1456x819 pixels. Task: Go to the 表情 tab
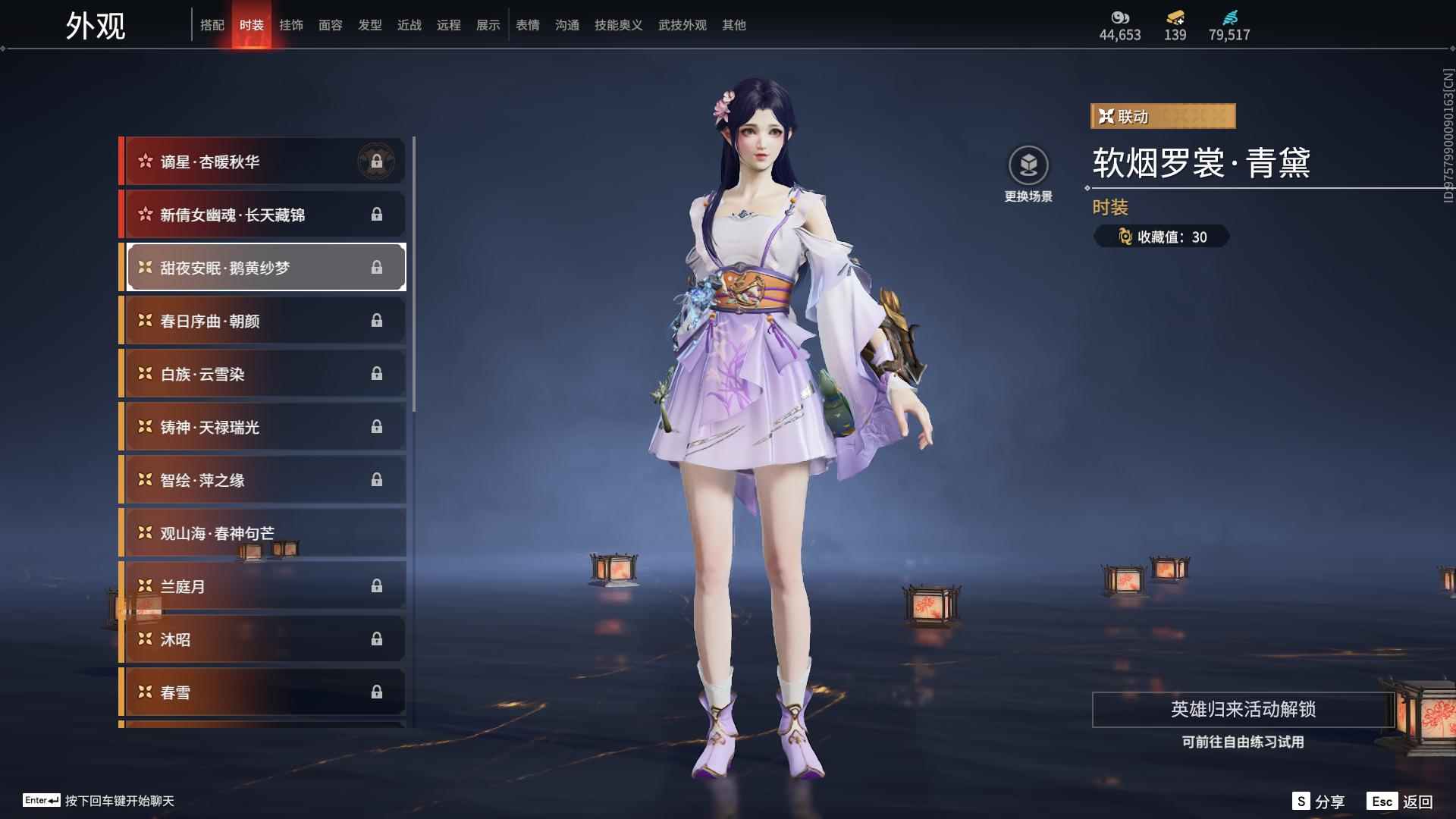coord(528,25)
